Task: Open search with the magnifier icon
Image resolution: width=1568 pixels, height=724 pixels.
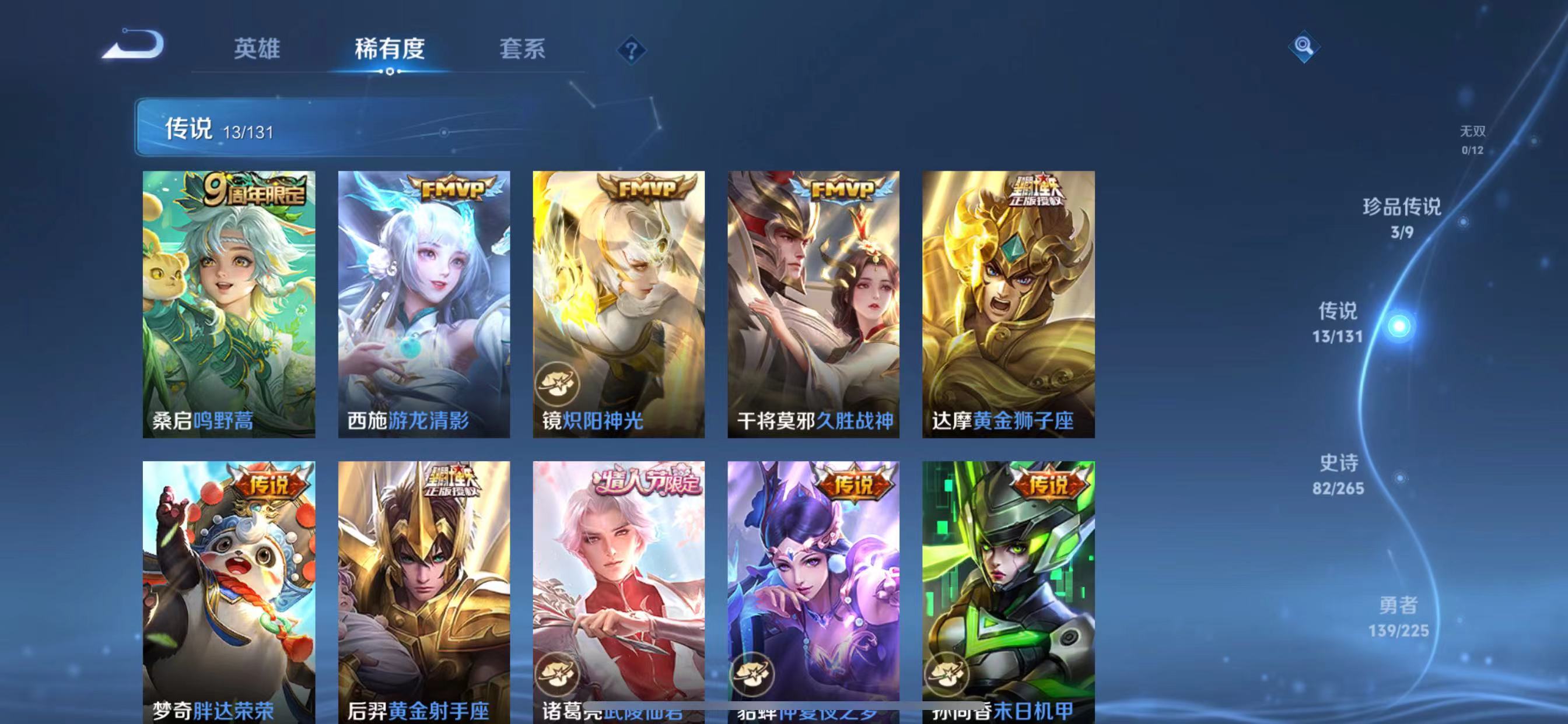Action: 1304,47
